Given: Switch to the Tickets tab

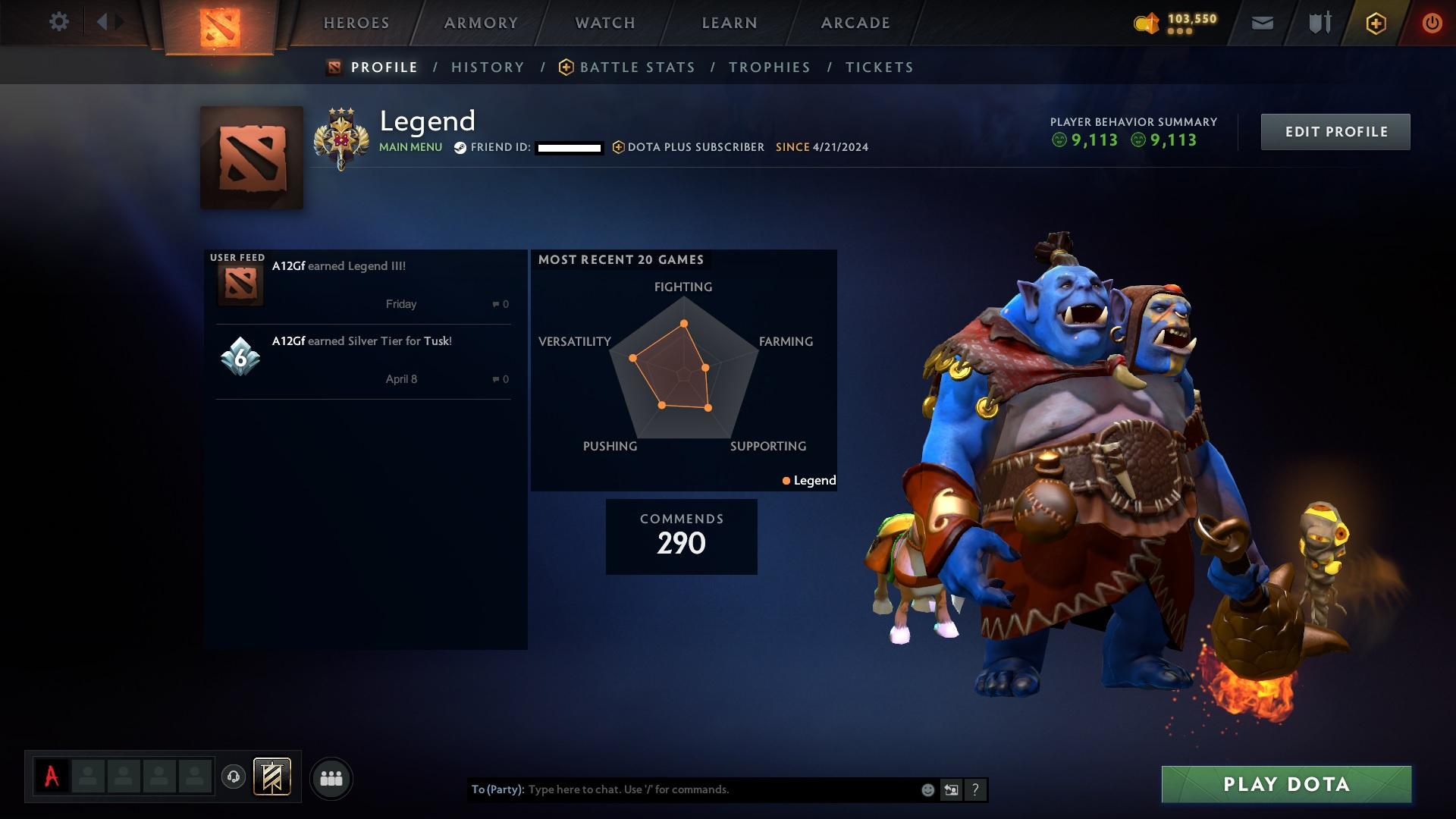Looking at the screenshot, I should (x=879, y=67).
